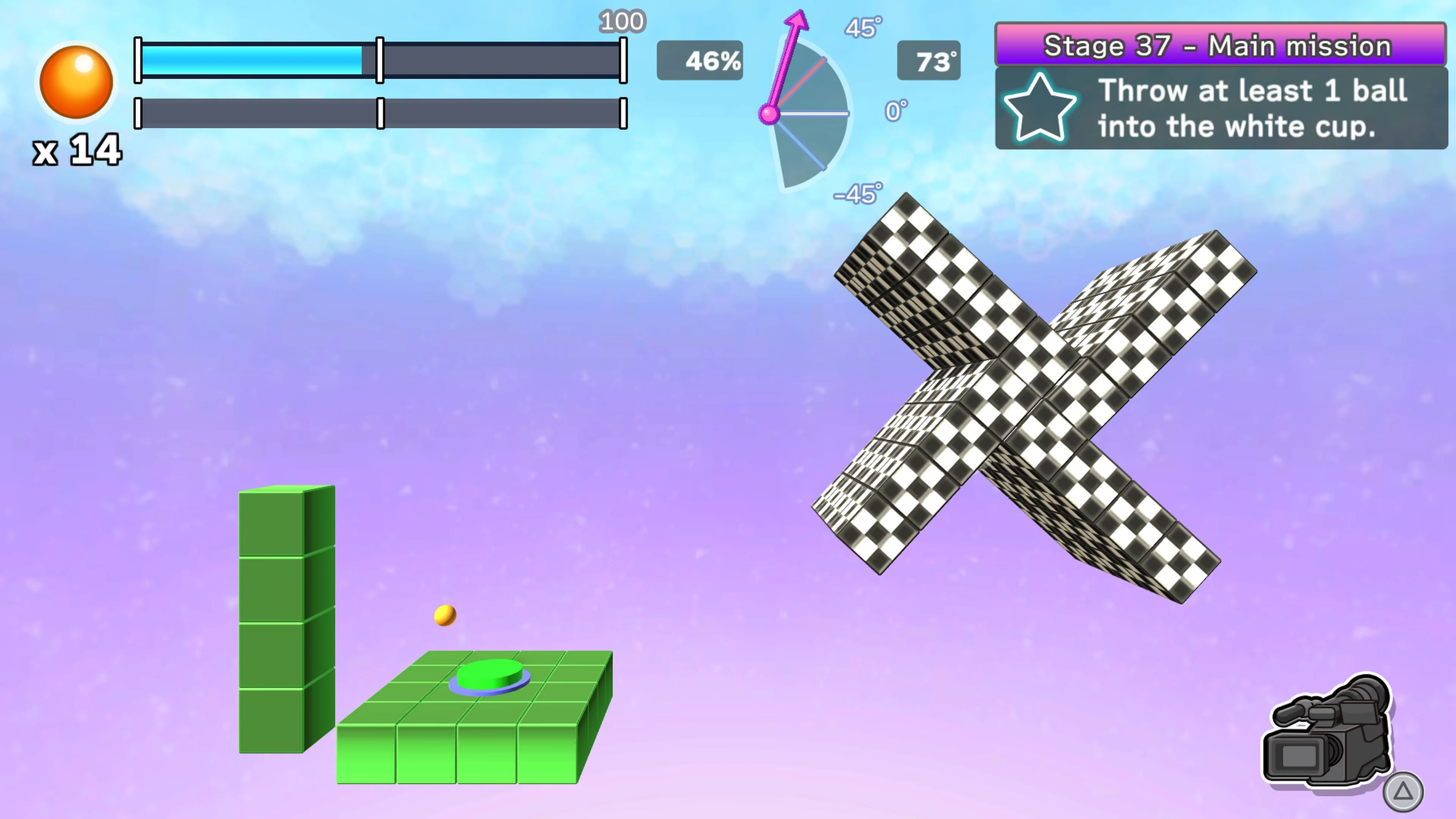Select the 46% power percentage badge

pos(700,61)
